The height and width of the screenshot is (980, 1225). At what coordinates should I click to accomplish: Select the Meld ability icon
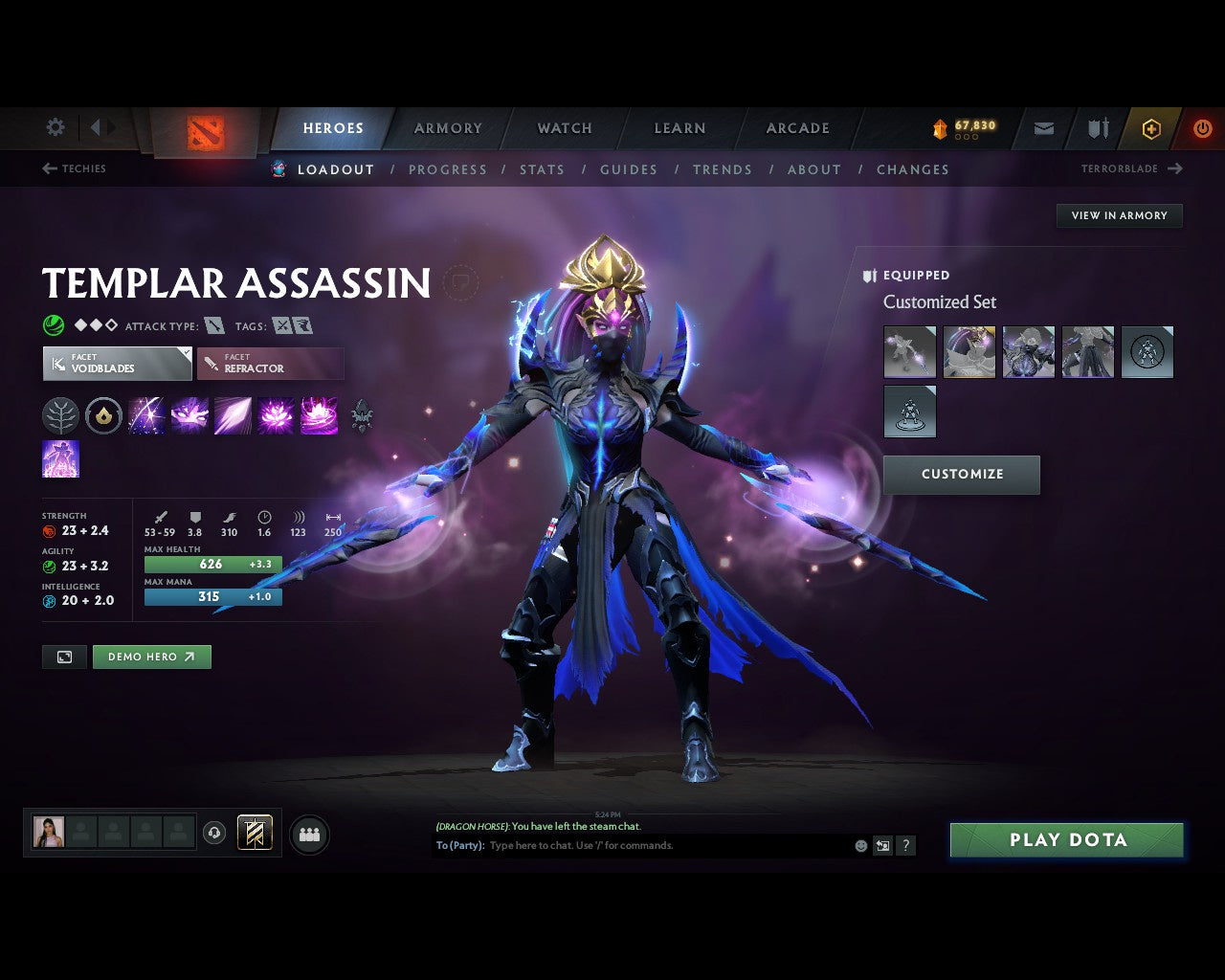[x=189, y=415]
